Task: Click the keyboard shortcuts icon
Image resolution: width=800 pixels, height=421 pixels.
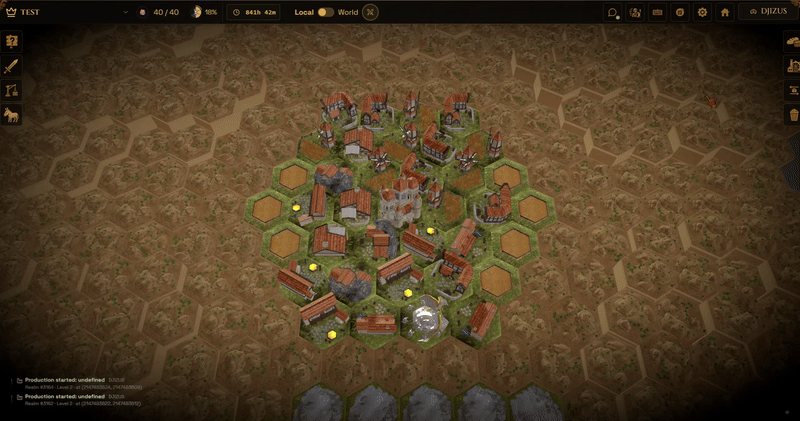Action: click(657, 12)
